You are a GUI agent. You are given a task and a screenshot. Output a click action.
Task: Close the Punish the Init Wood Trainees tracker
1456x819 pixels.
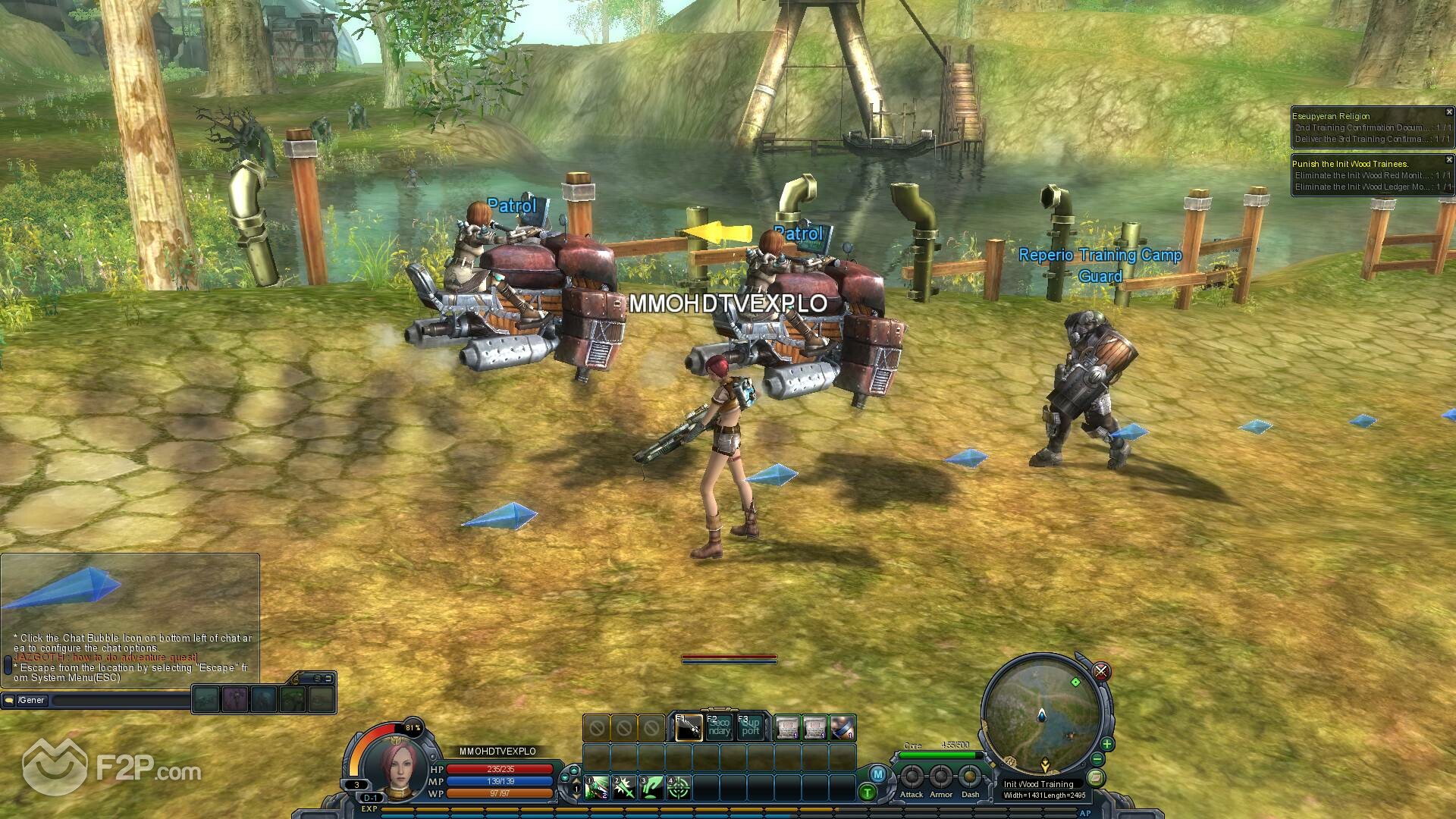1448,160
